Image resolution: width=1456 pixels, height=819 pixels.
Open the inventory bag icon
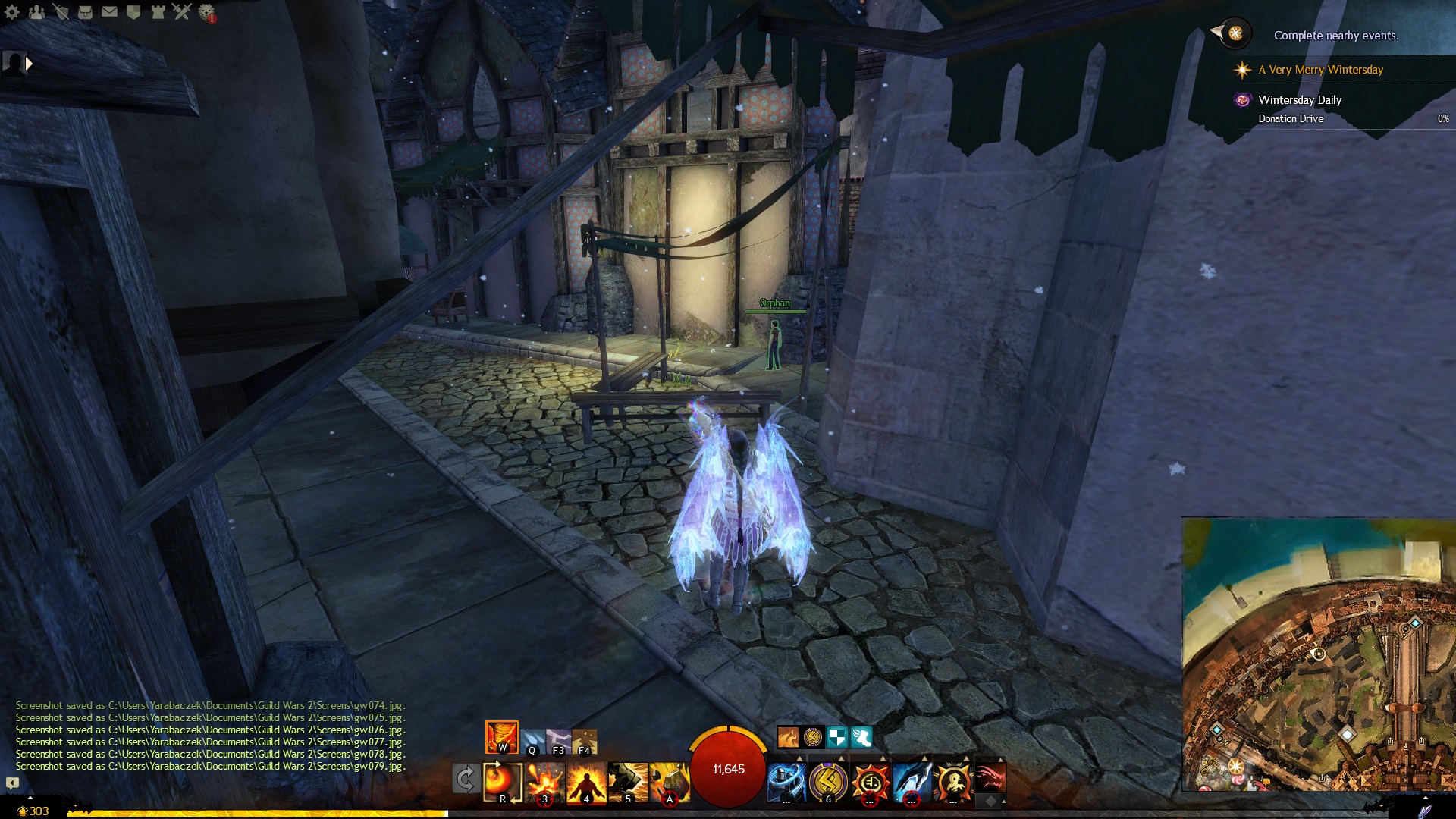85,12
